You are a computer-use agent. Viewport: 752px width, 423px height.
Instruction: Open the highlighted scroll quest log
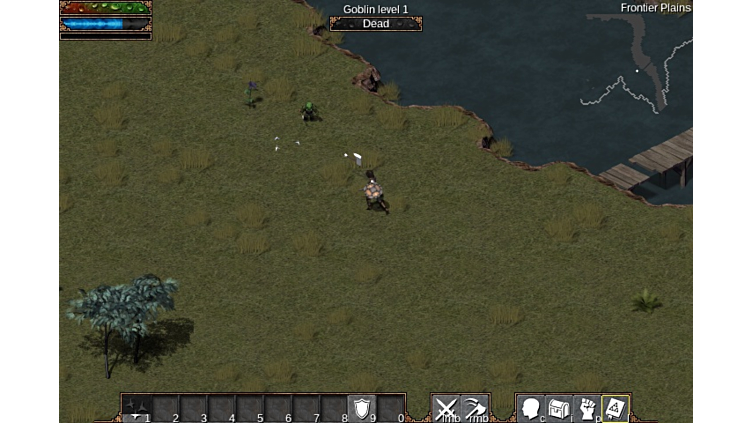(615, 408)
